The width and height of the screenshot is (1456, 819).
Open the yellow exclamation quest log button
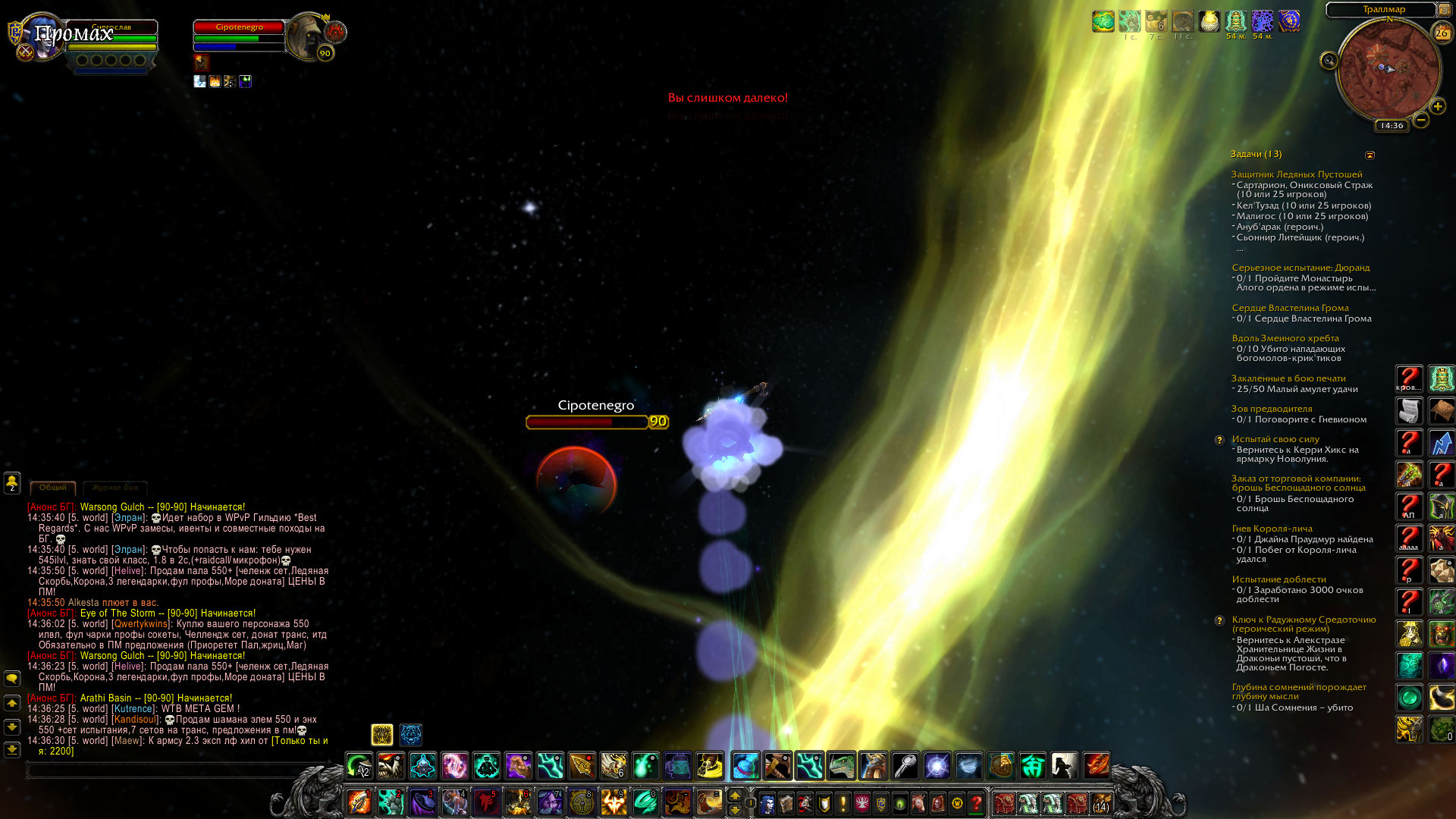[x=843, y=803]
